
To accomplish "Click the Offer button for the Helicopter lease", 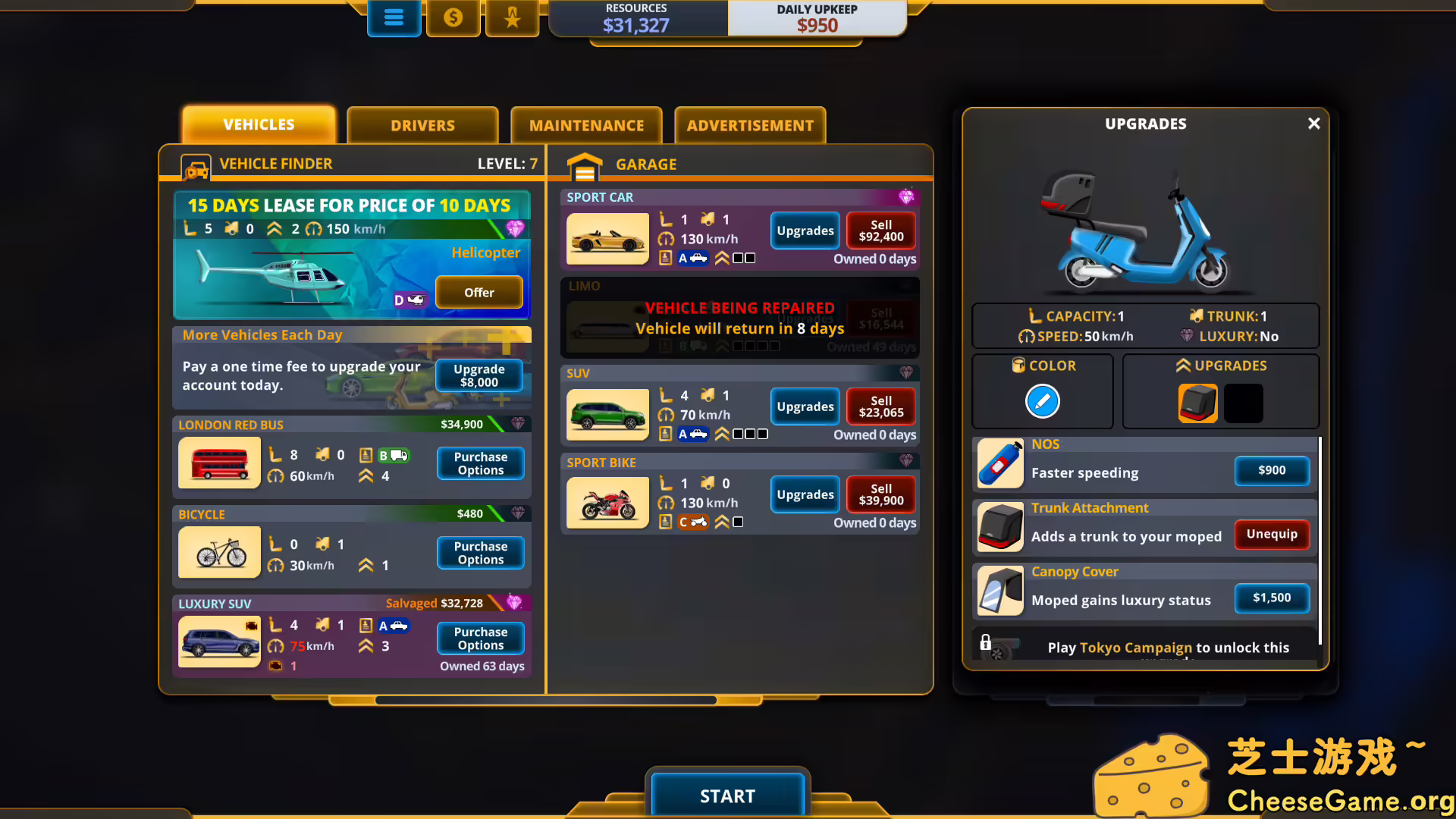I will [479, 292].
